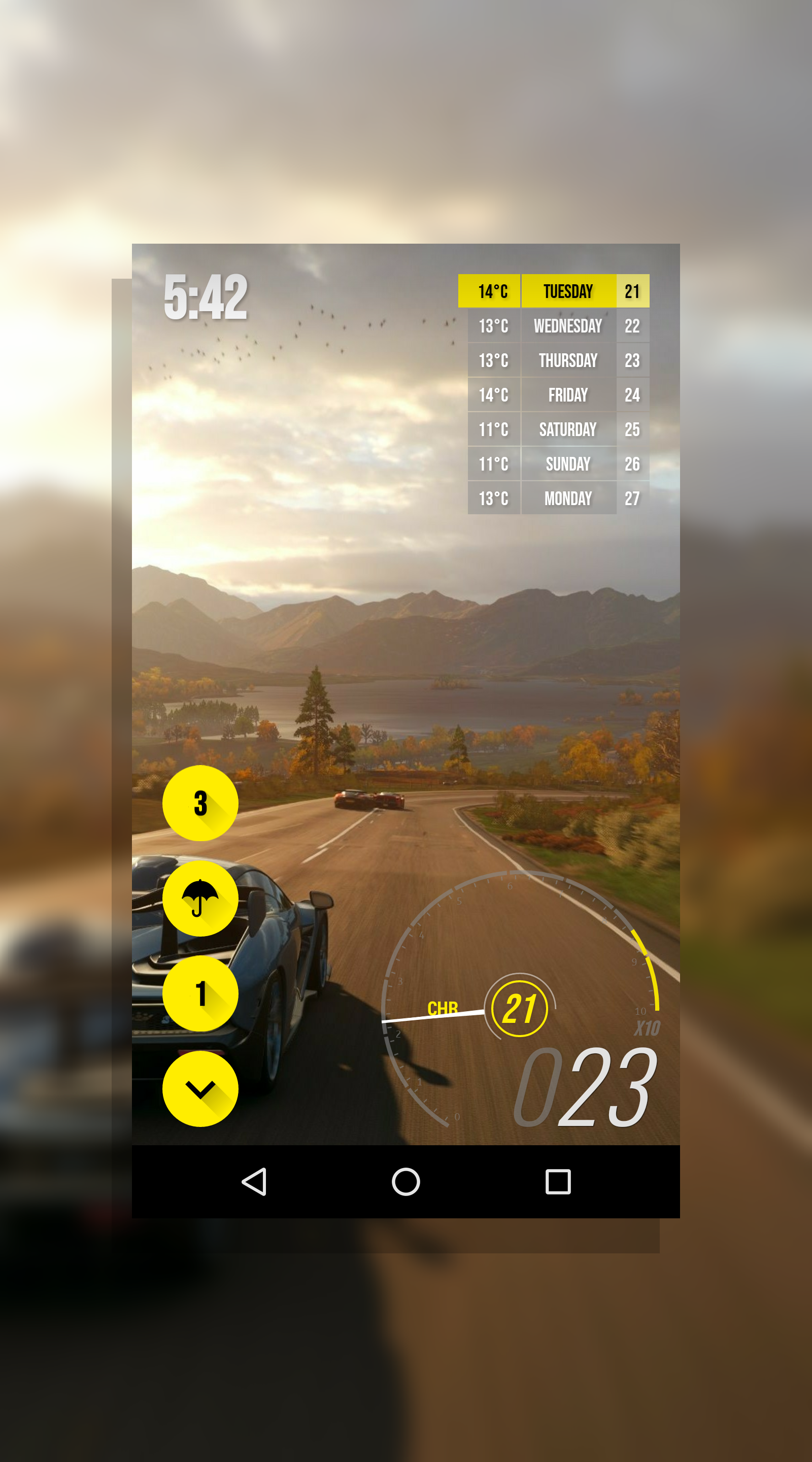The image size is (812, 1462).
Task: Open the Wednesday 13°C forecast entry
Action: (x=567, y=326)
